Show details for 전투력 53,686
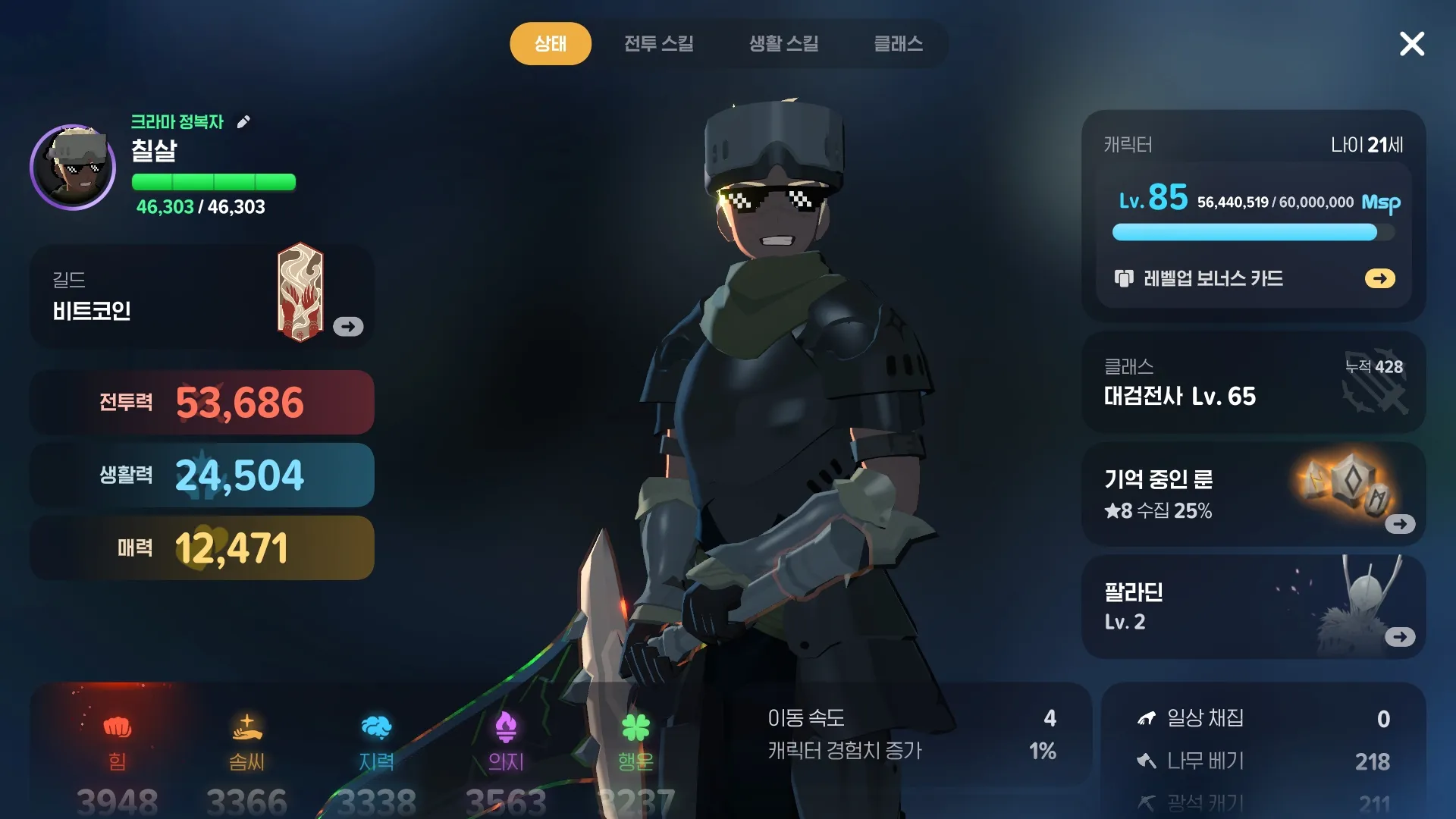1456x819 pixels. (202, 403)
